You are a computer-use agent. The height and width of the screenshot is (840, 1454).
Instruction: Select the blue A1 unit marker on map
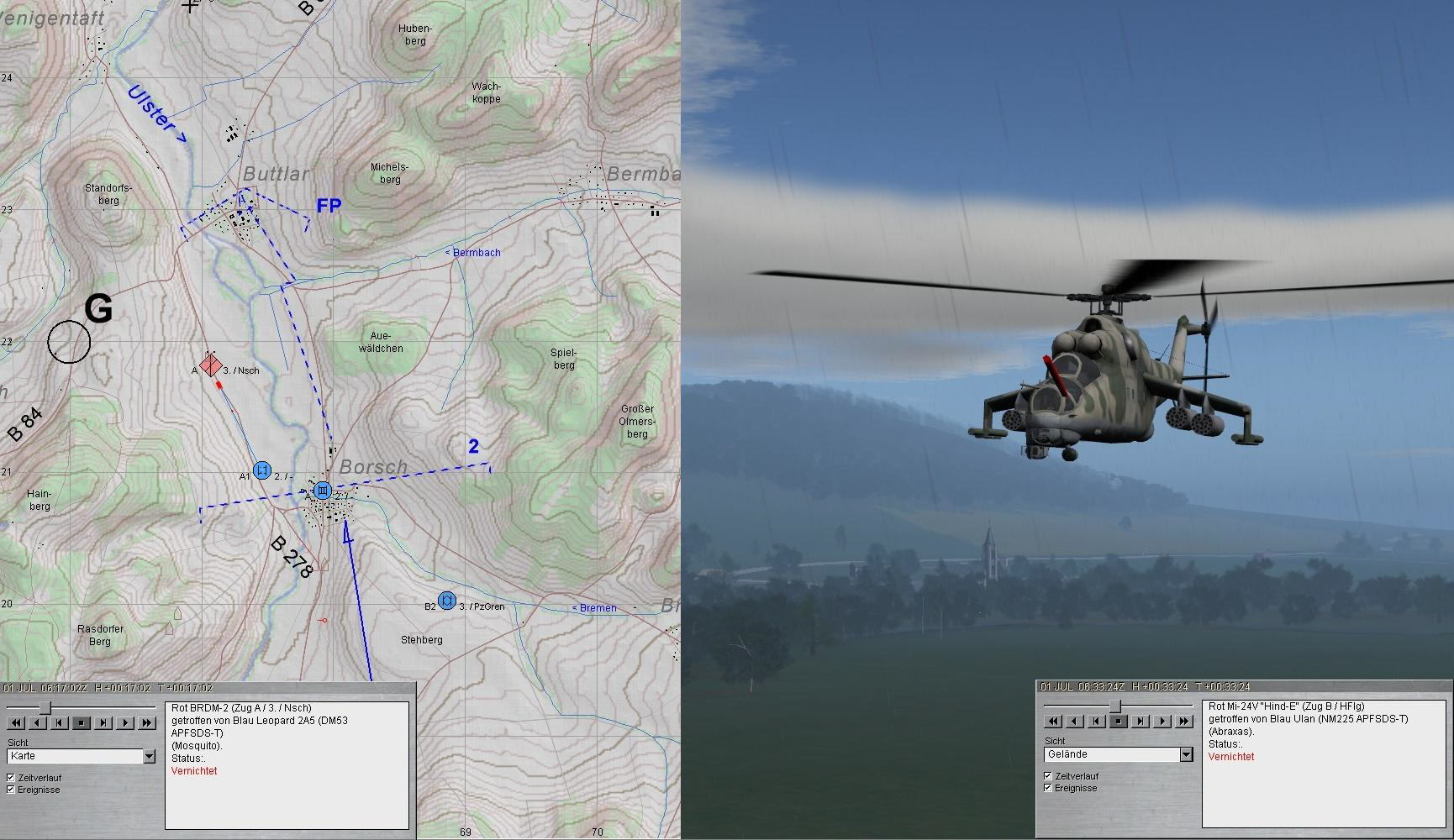click(x=262, y=470)
